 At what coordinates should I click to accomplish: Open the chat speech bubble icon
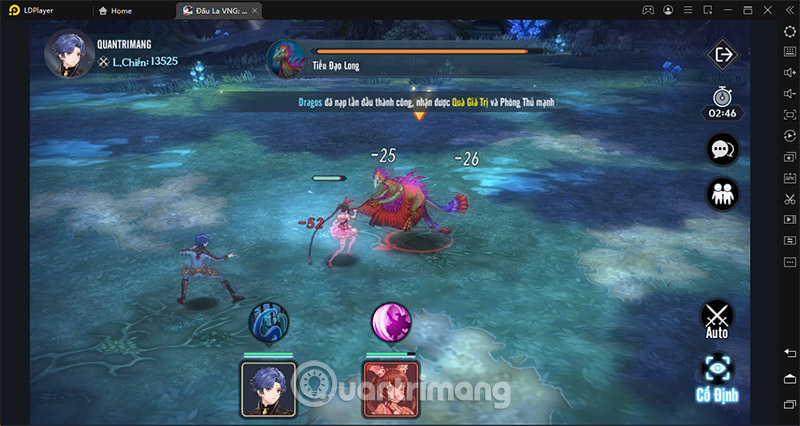[721, 150]
